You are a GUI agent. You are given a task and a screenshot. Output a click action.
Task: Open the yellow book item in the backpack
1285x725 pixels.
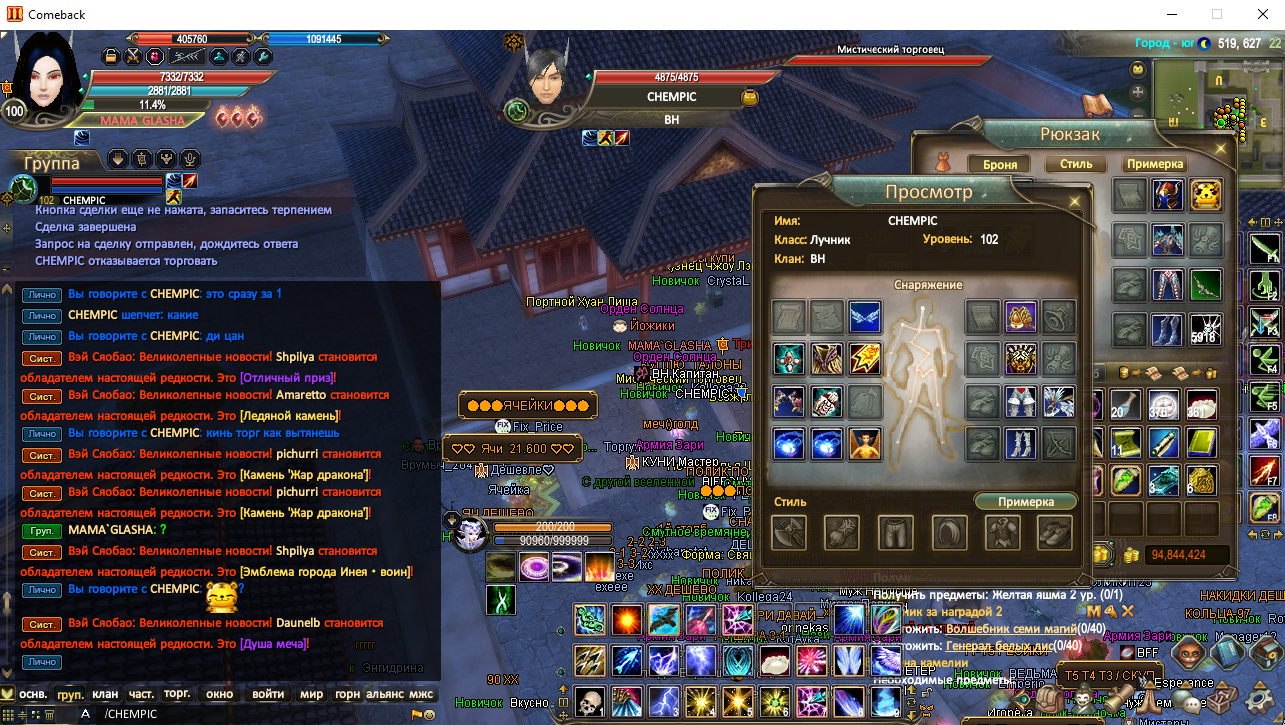(1200, 443)
